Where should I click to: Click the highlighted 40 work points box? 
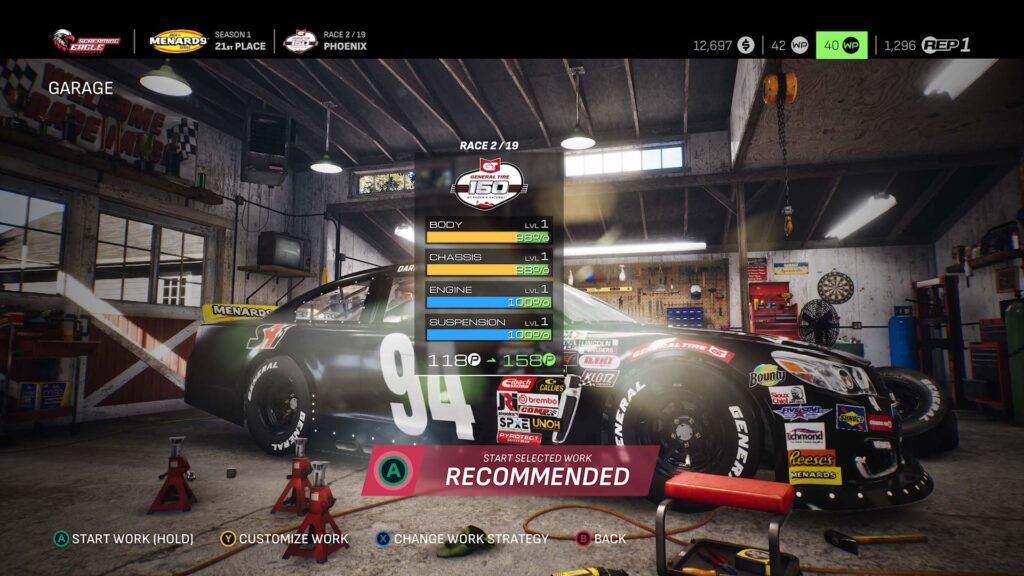841,45
